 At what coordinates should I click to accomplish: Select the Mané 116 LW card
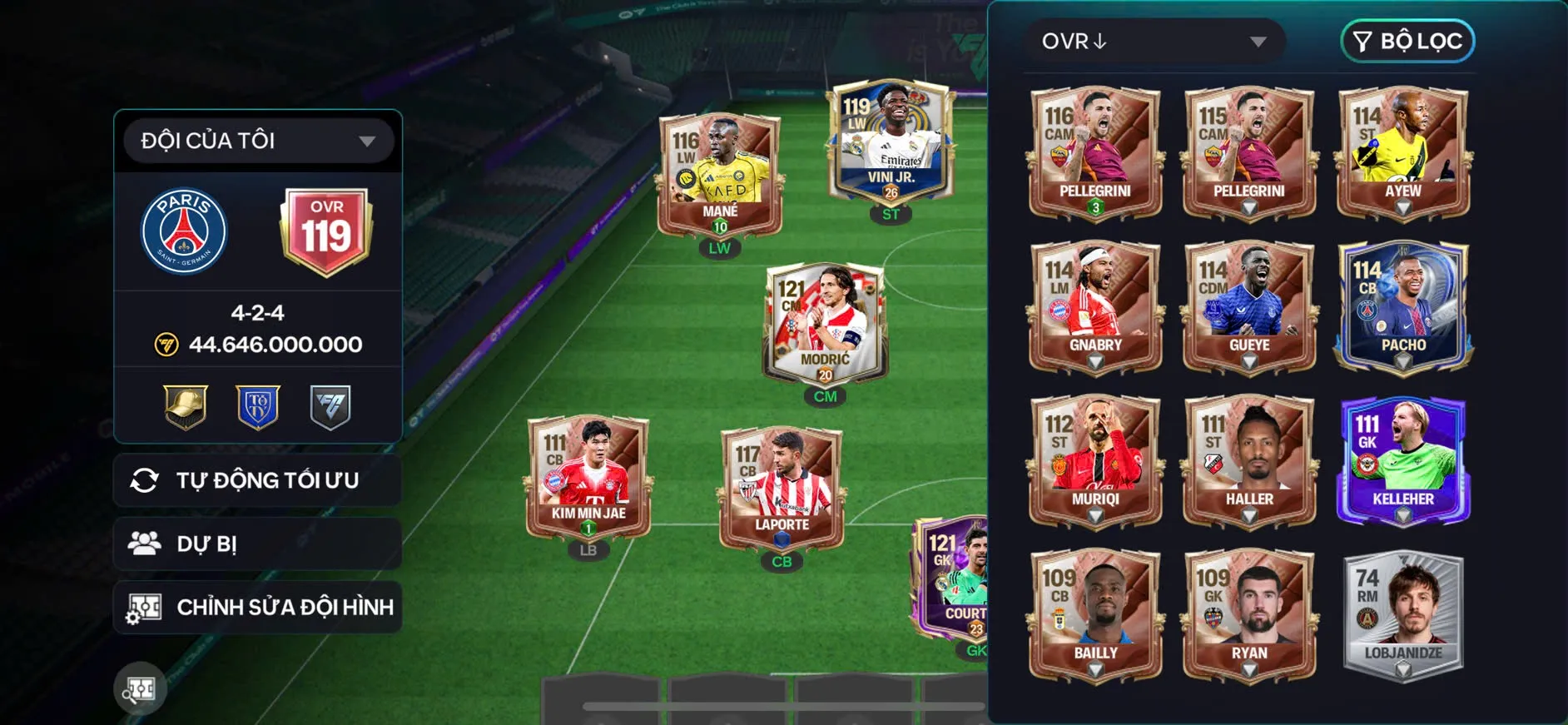[720, 174]
